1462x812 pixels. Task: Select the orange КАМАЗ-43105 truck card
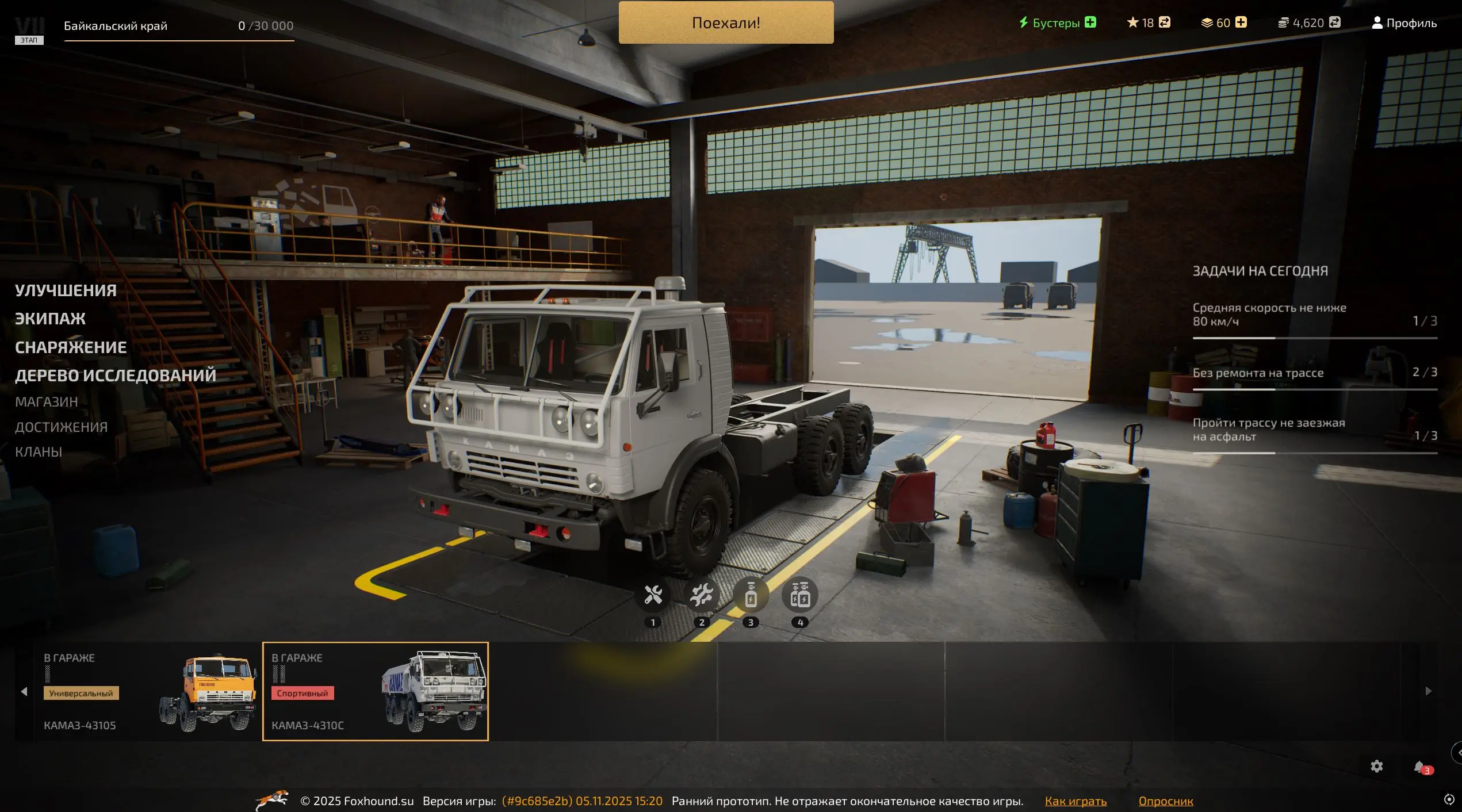pos(147,691)
